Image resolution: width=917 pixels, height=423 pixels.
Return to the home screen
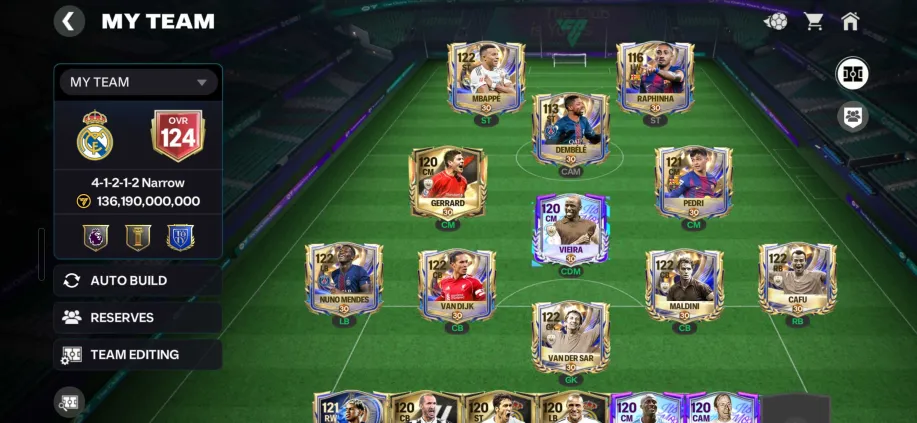[850, 21]
